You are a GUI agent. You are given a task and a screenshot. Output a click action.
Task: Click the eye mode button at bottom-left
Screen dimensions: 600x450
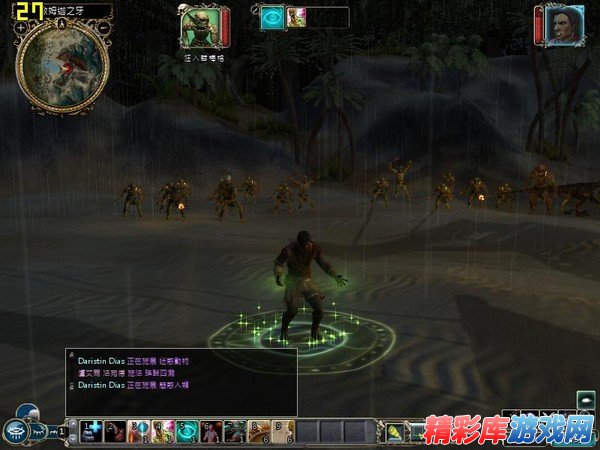[20, 430]
